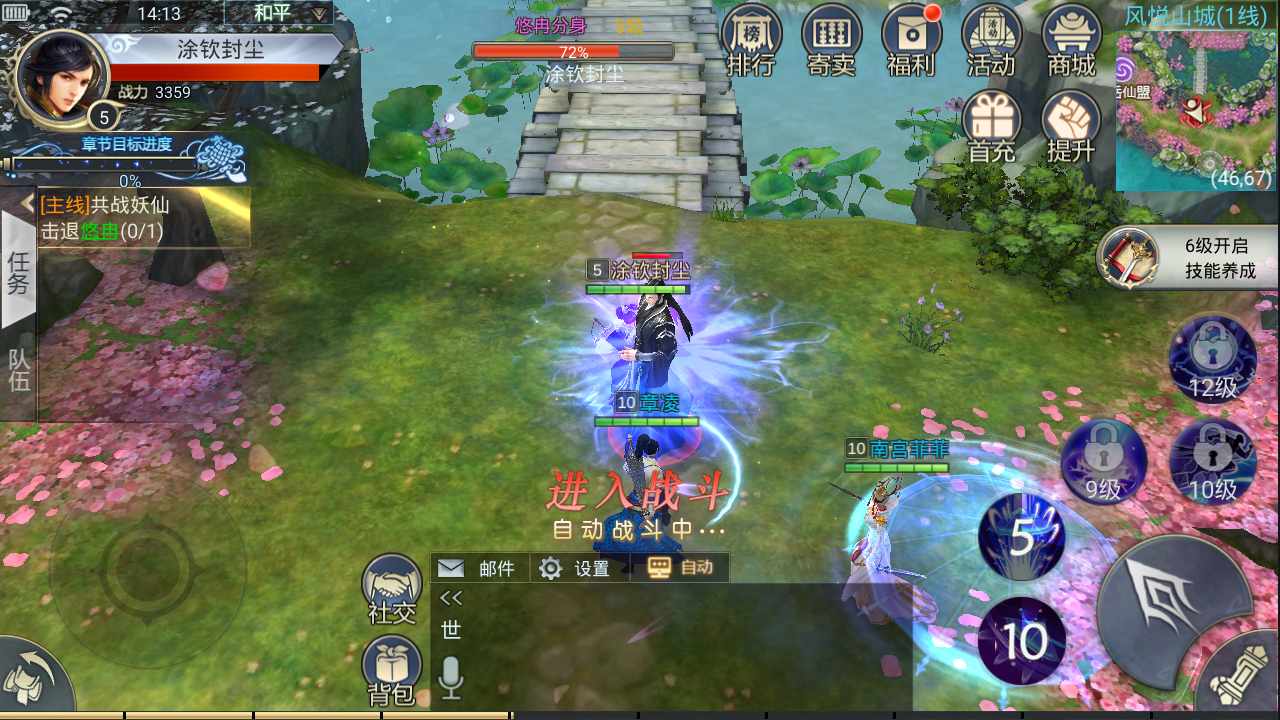The height and width of the screenshot is (720, 1280).
Task: Open the 社交 social menu
Action: pos(392,590)
